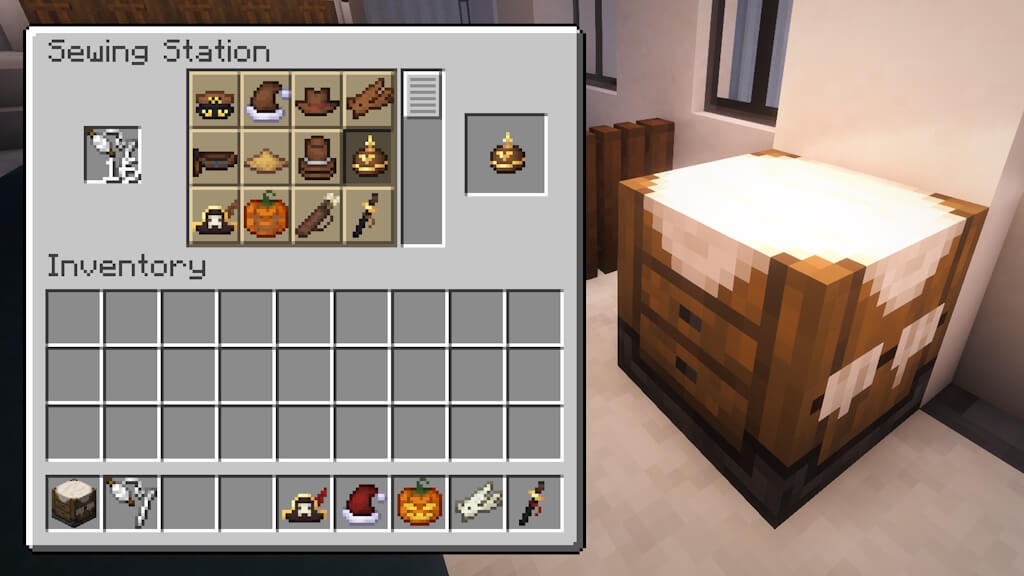
Task: Choose the pirate hat recipe
Action: pyautogui.click(x=215, y=216)
